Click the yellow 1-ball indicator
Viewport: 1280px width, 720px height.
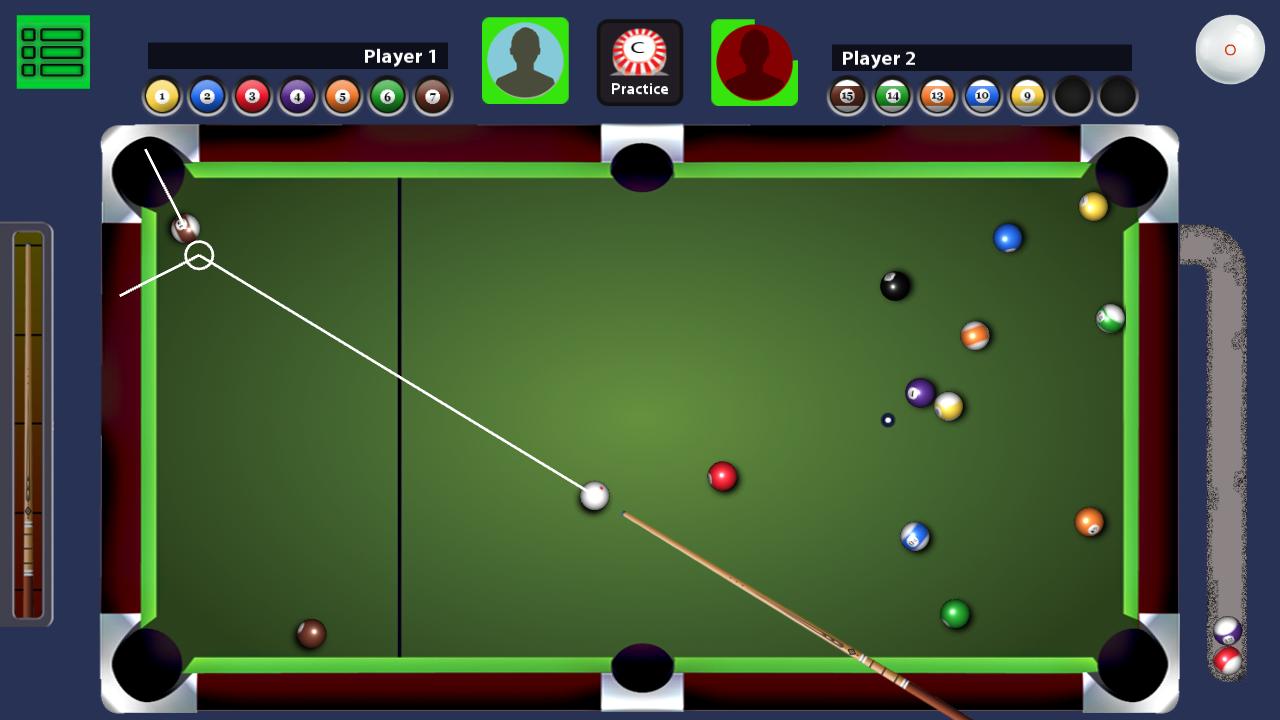[161, 95]
